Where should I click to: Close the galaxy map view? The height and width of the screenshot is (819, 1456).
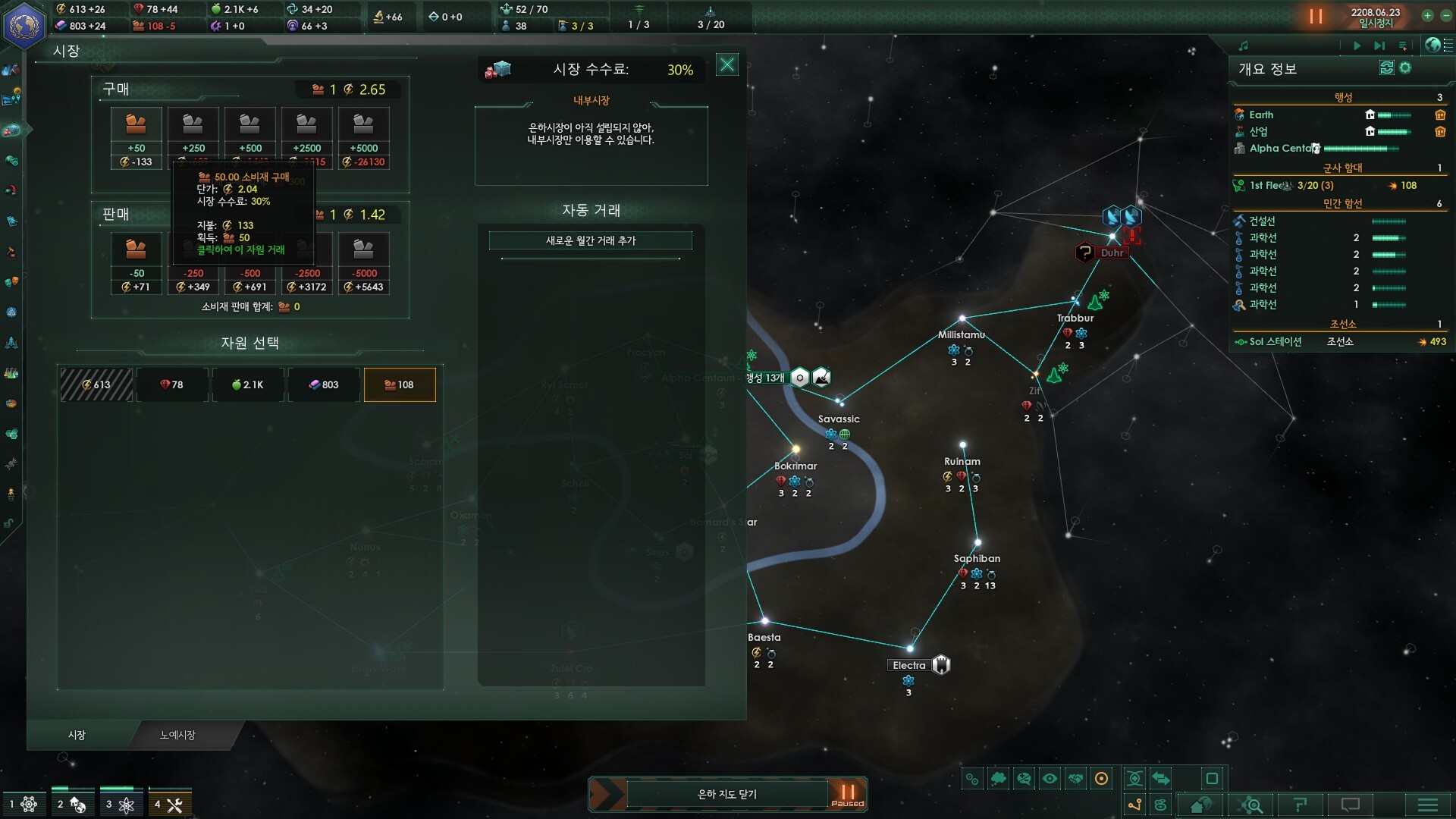726,794
